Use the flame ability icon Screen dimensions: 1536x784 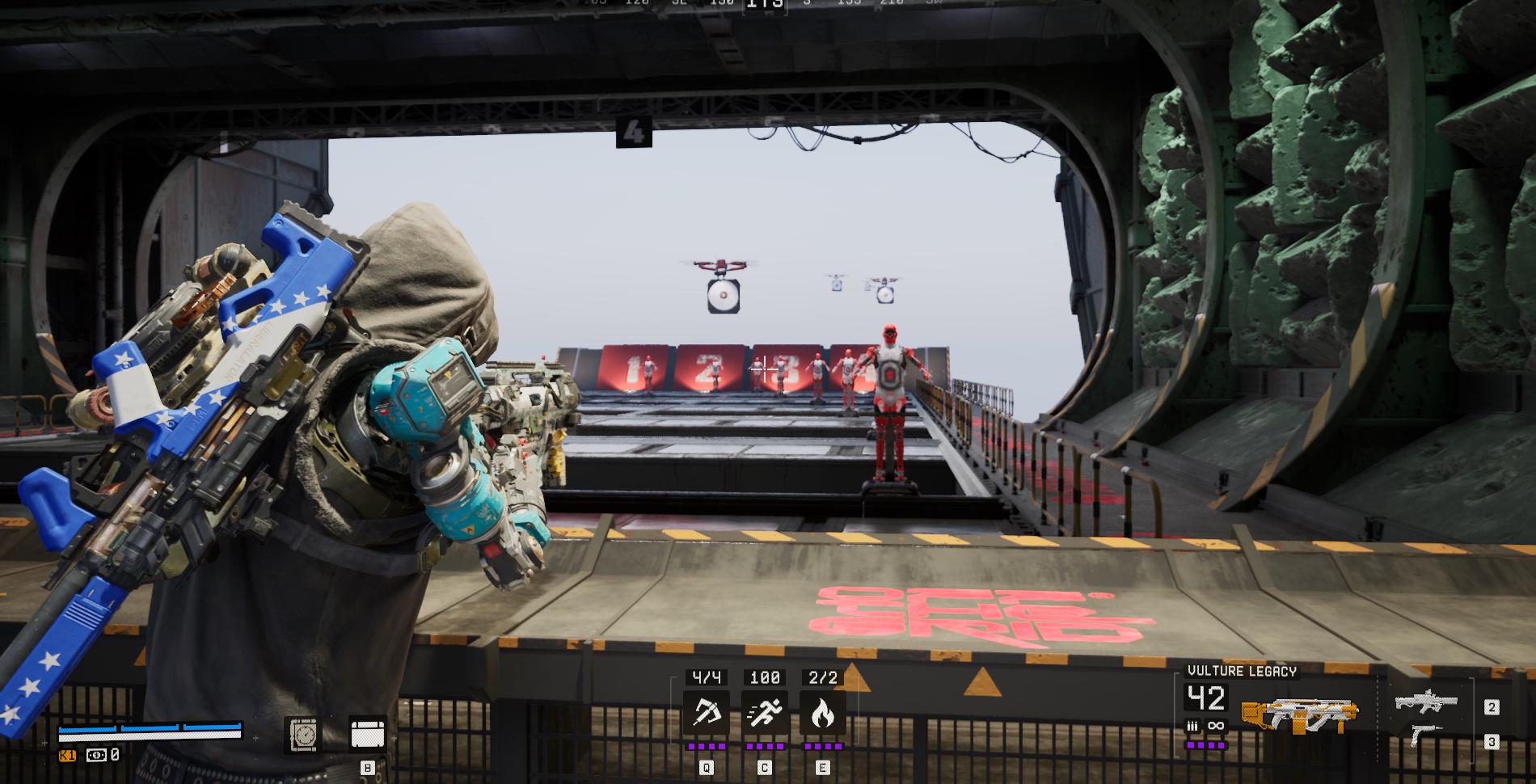822,713
